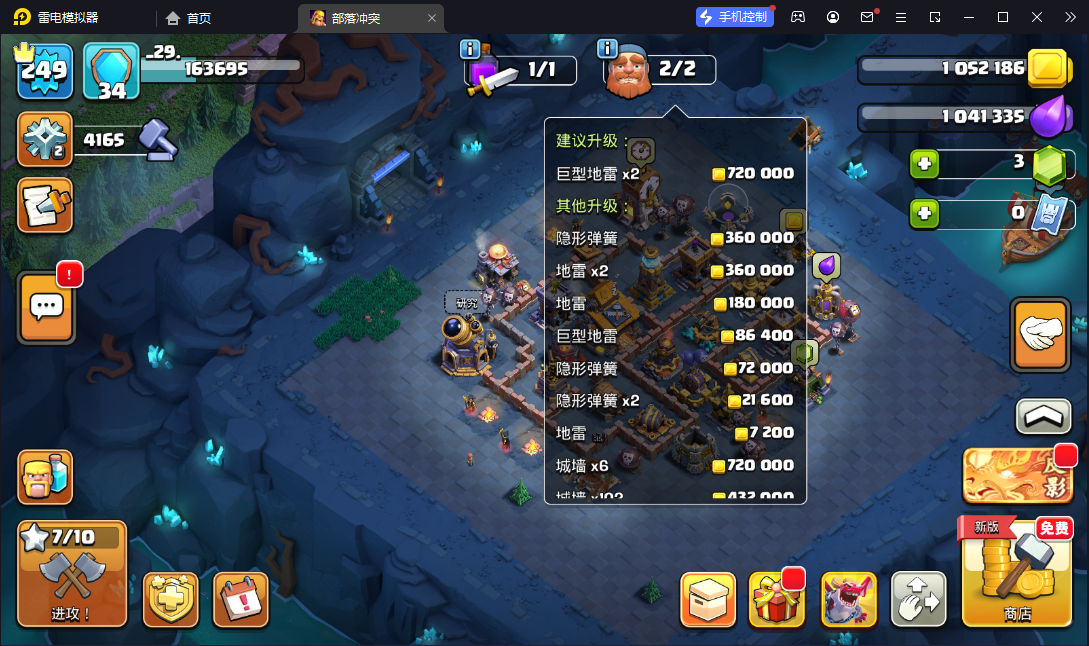Click the builder's blue info icon
Image resolution: width=1089 pixels, height=646 pixels.
coord(606,48)
